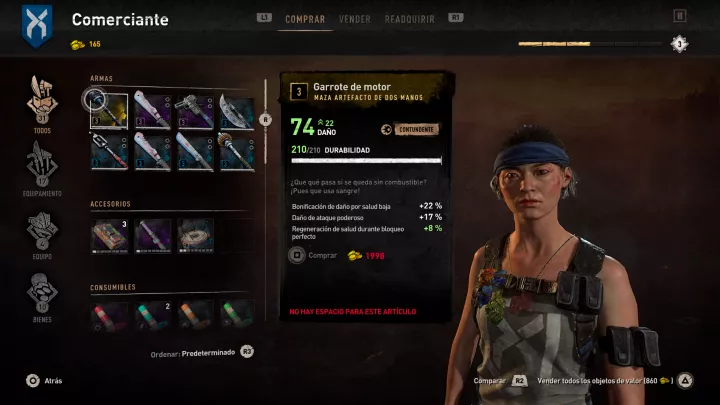720x405 pixels.
Task: Click the pause icon in the corner
Action: click(x=680, y=16)
